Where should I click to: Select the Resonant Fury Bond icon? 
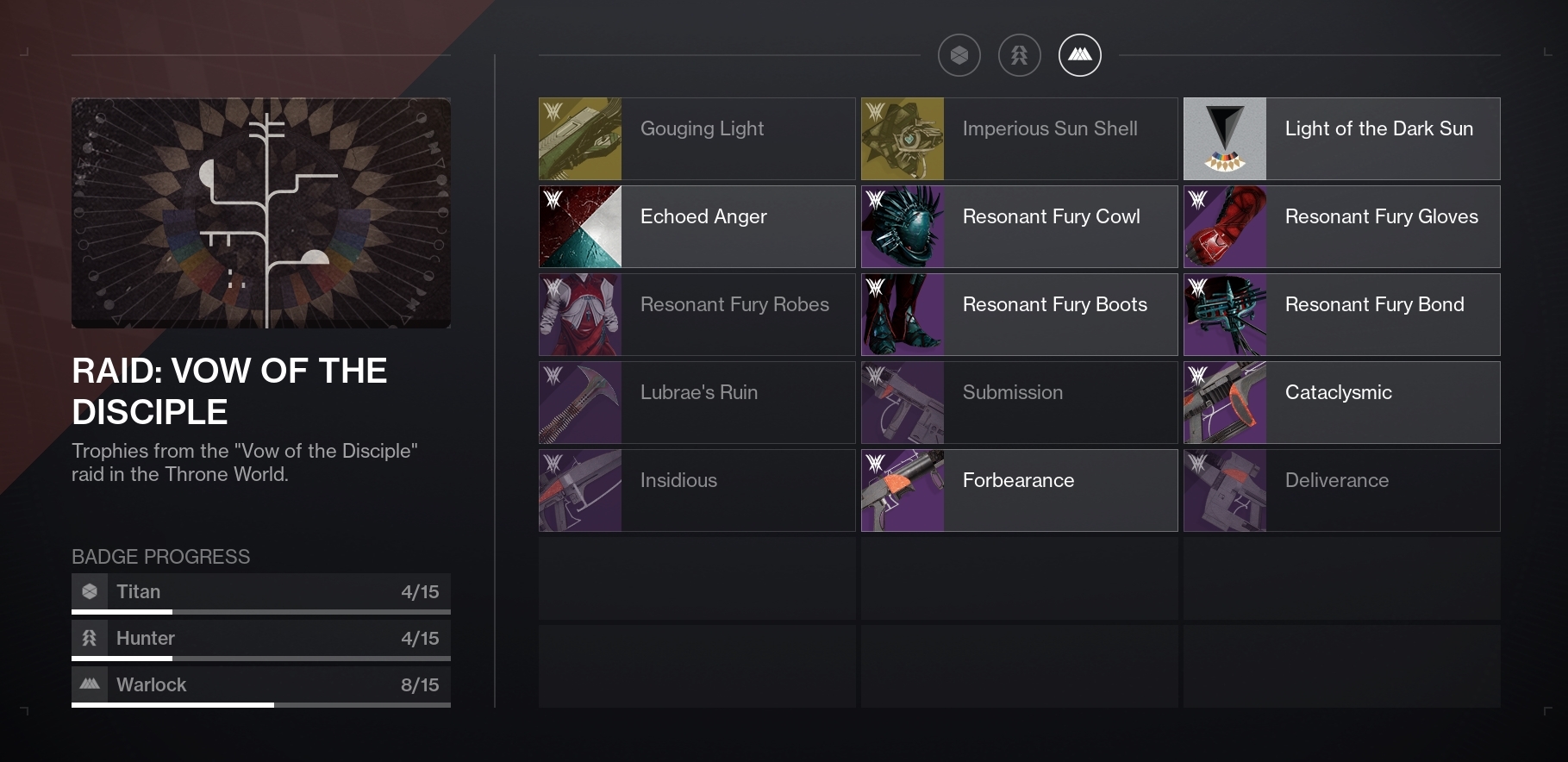(1225, 314)
